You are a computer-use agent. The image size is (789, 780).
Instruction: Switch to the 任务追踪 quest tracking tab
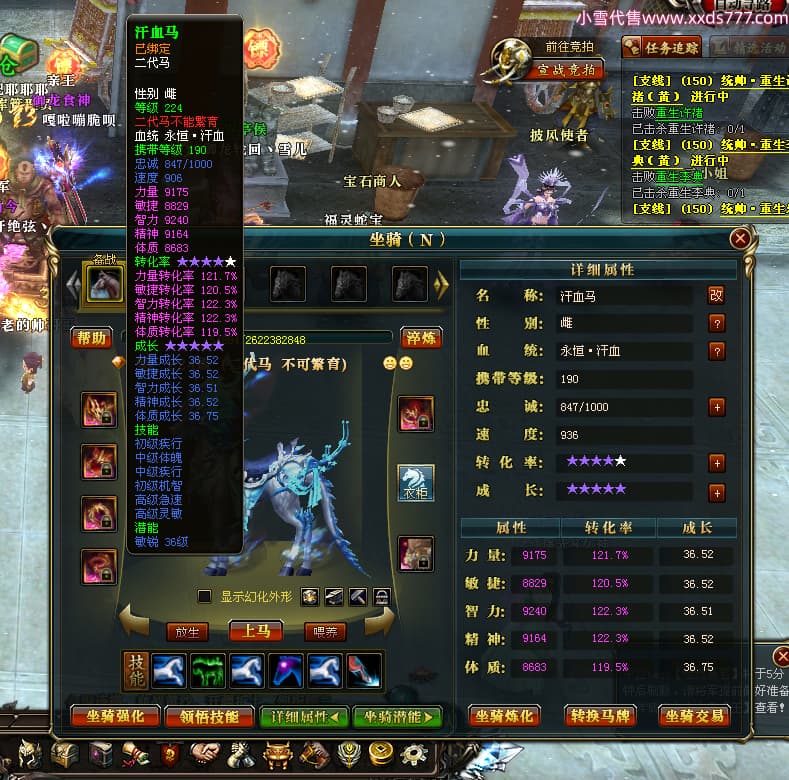[x=662, y=46]
